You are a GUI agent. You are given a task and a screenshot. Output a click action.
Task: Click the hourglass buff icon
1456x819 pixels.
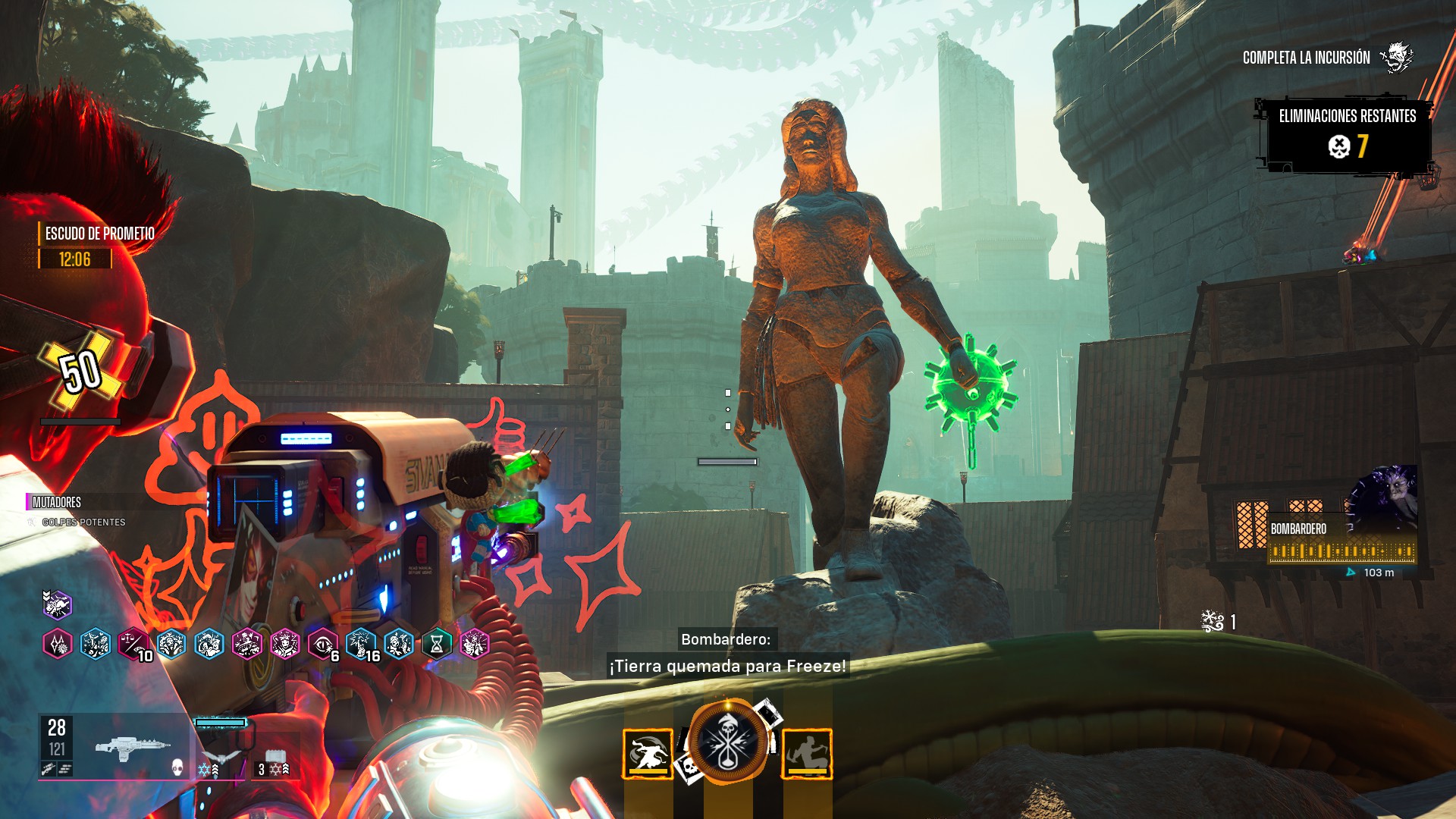[x=437, y=645]
